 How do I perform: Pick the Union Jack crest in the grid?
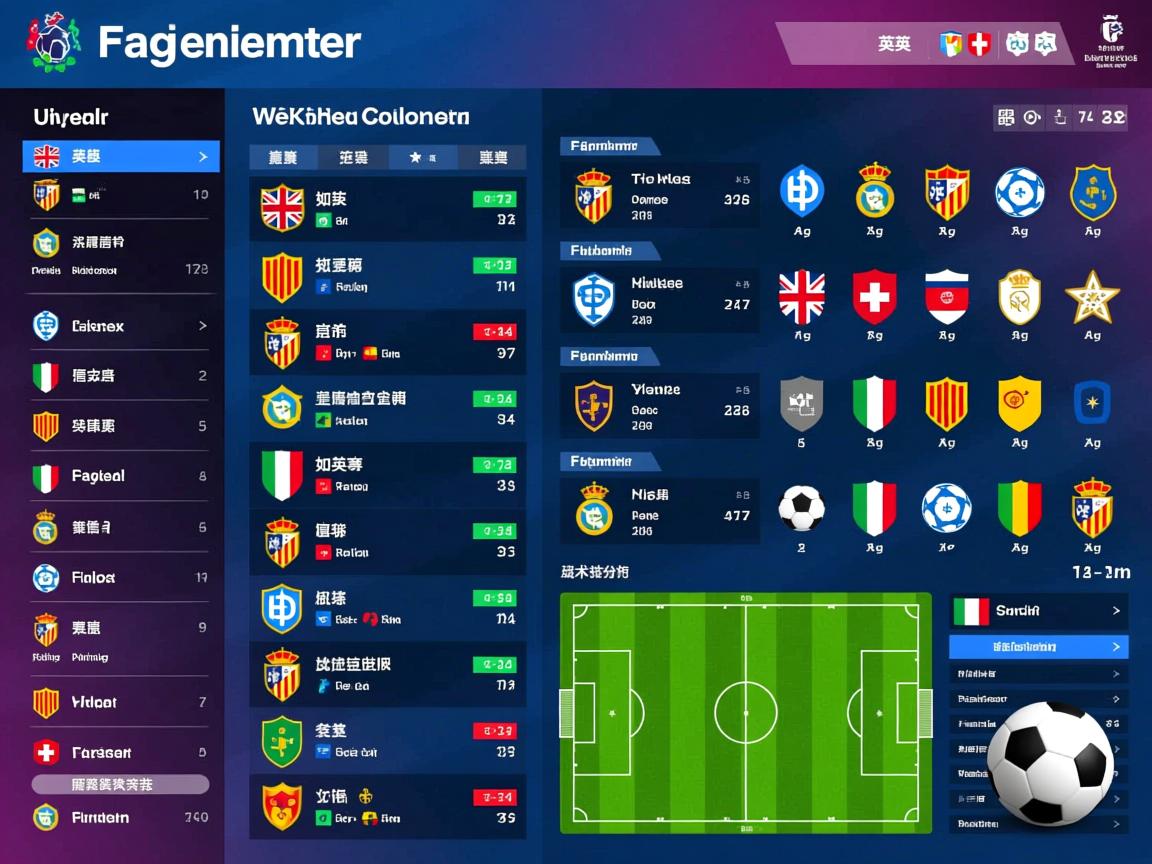(801, 297)
